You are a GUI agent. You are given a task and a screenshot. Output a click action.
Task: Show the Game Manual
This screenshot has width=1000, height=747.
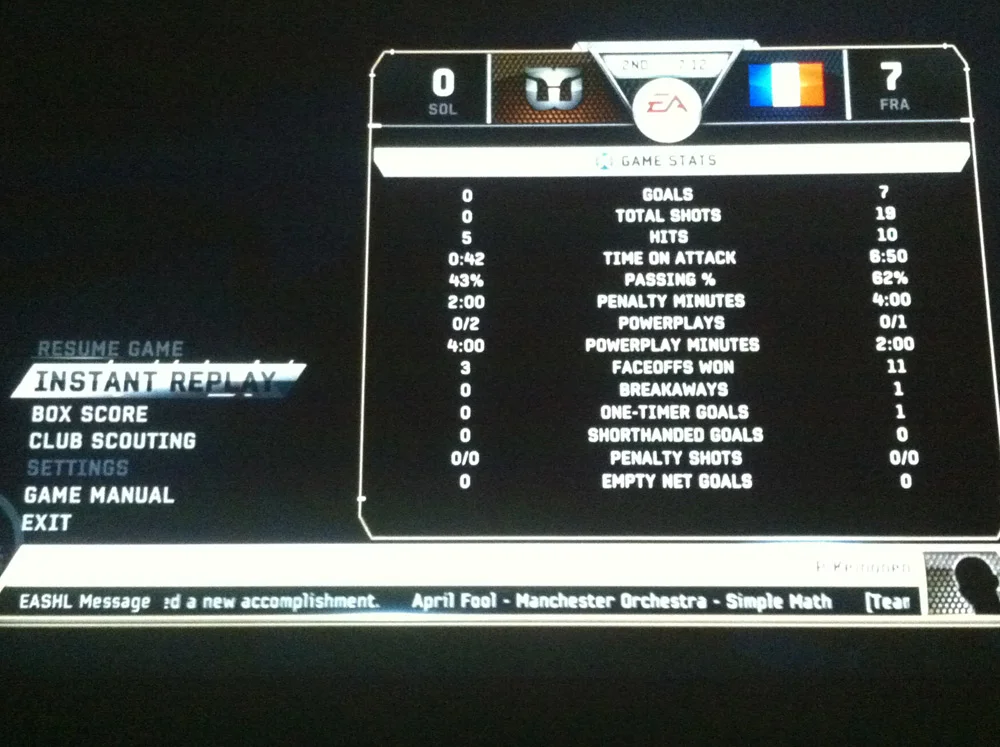99,495
